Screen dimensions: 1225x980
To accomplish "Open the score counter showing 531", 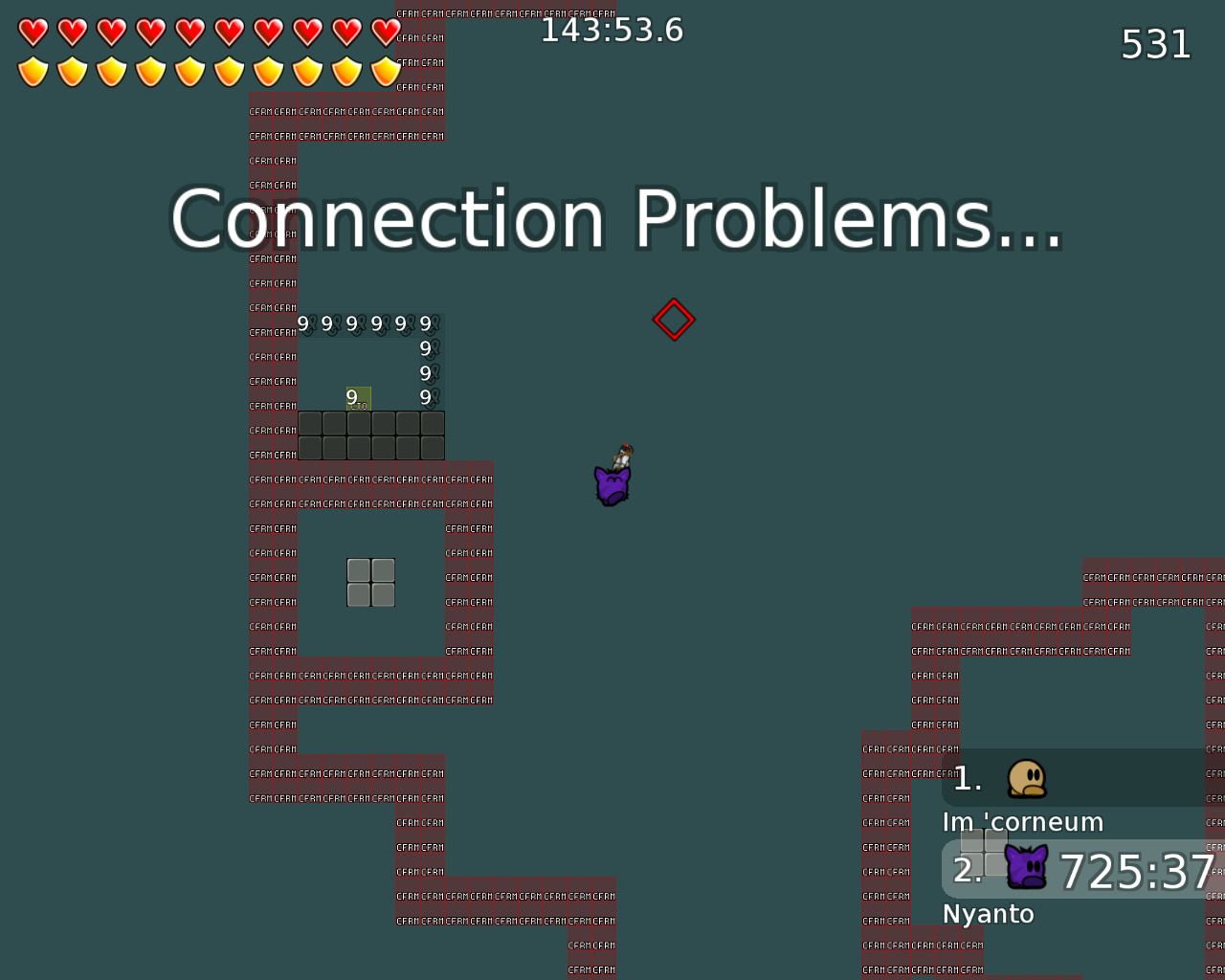I will (x=1155, y=44).
